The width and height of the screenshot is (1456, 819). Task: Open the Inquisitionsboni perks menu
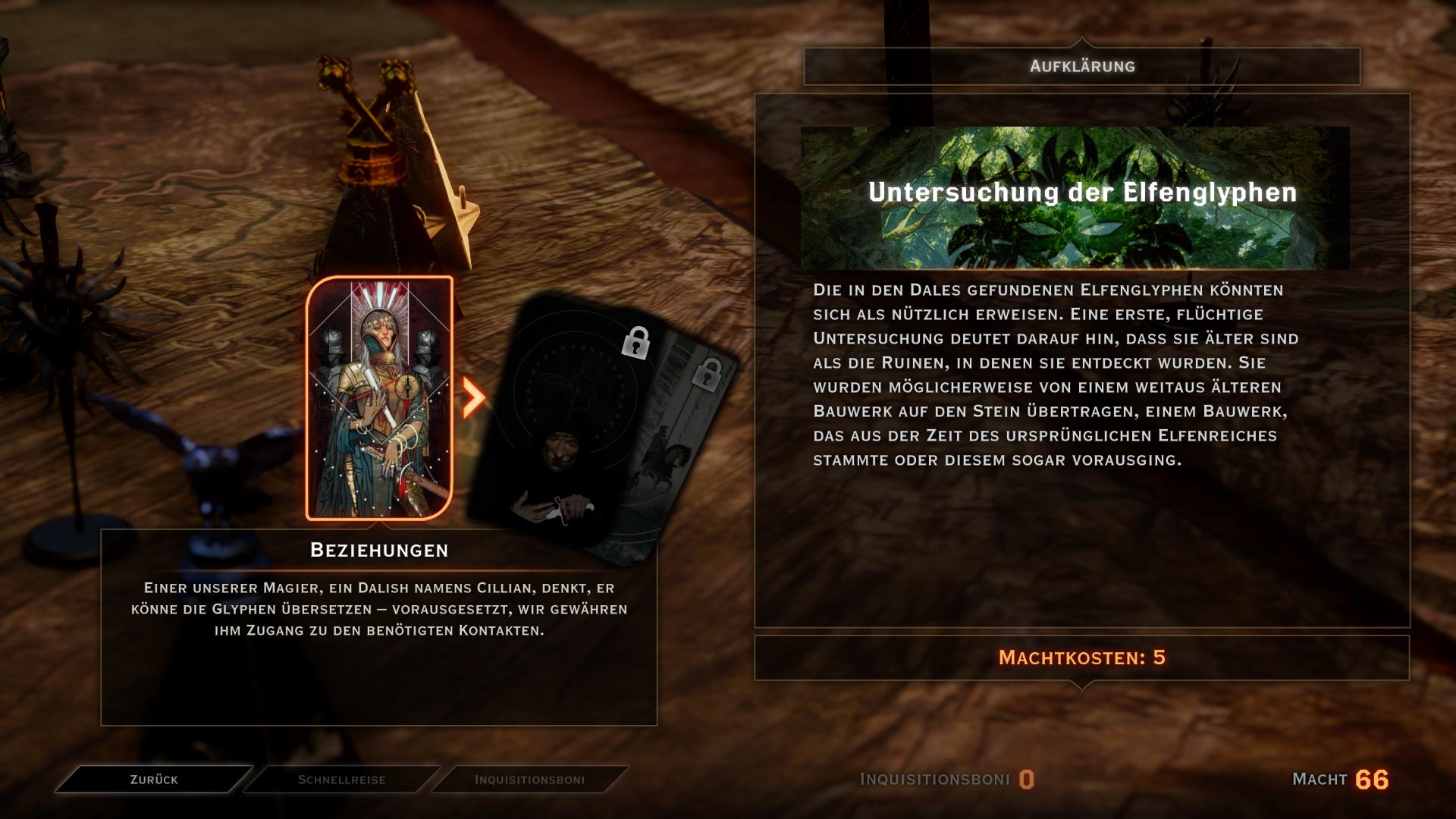pos(529,780)
